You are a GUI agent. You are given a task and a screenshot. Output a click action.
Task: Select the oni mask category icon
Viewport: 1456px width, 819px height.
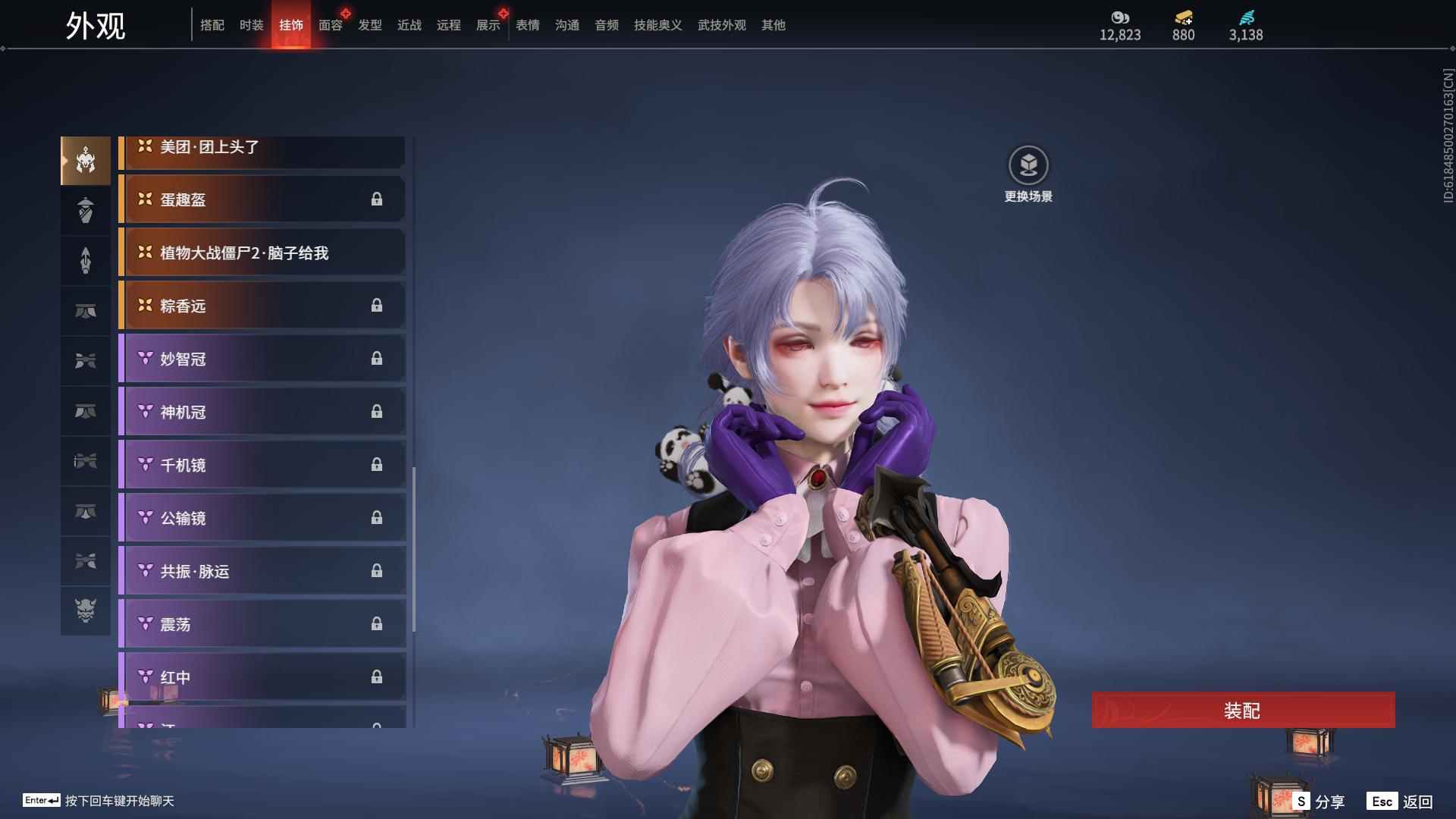(86, 610)
